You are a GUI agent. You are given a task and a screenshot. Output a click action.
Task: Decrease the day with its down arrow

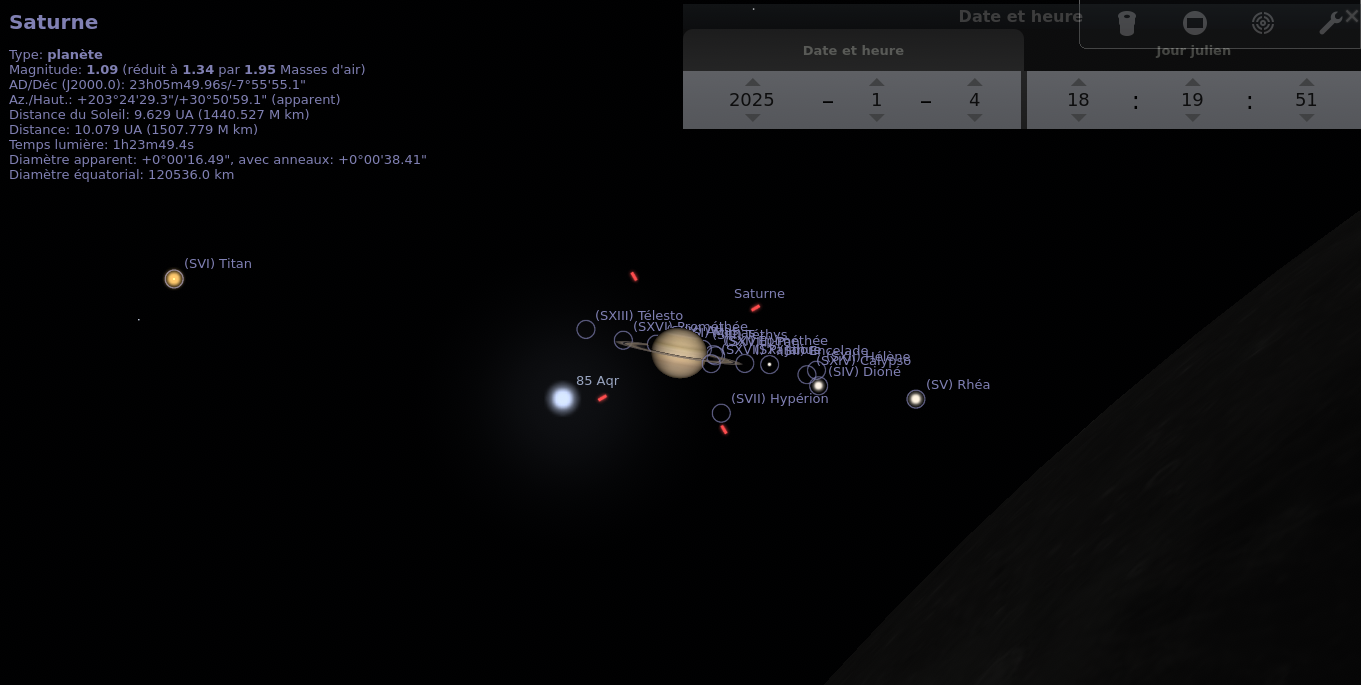[x=974, y=117]
